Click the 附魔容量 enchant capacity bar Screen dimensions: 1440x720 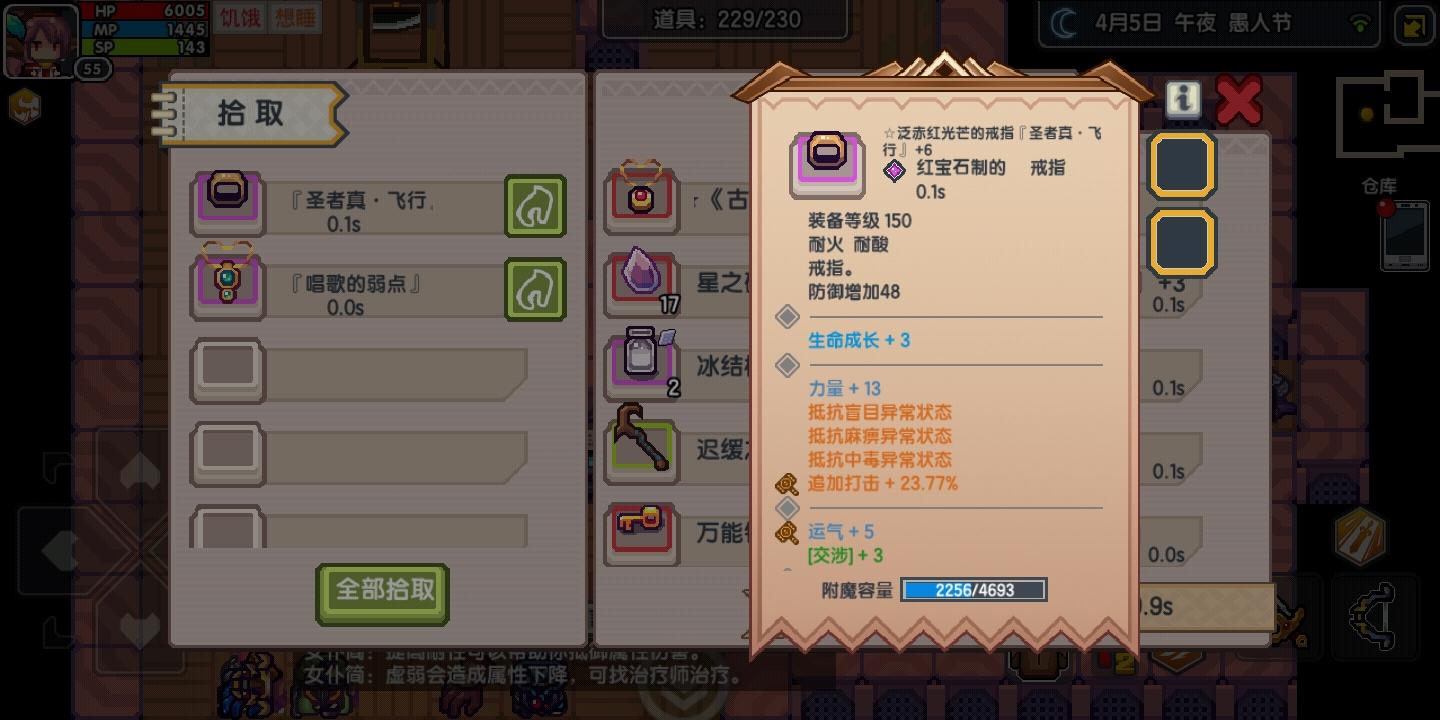point(973,590)
